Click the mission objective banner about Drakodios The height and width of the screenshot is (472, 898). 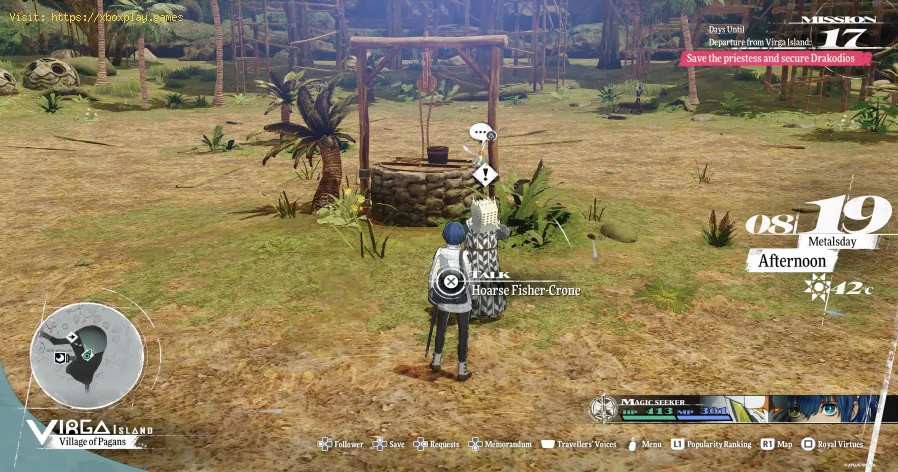click(775, 58)
